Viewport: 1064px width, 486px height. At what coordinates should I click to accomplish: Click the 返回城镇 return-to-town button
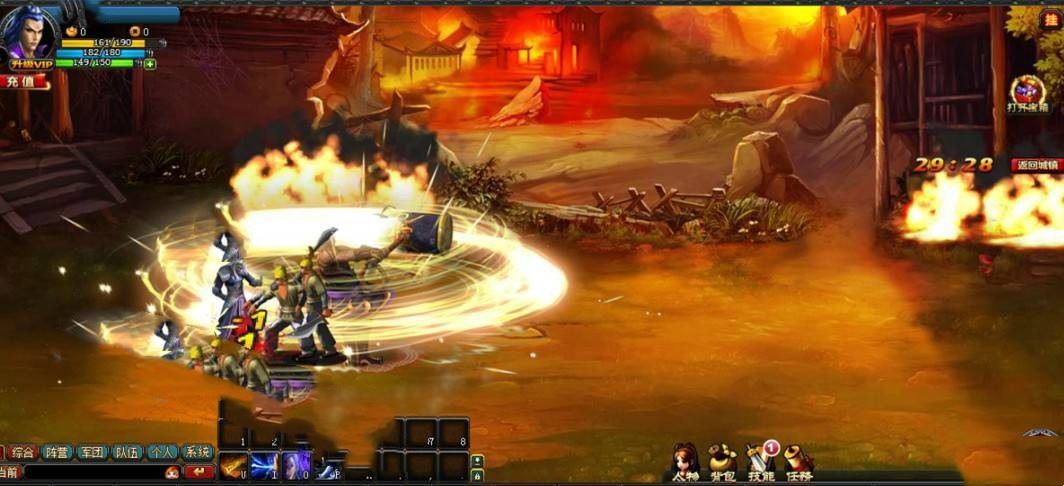[x=1035, y=165]
